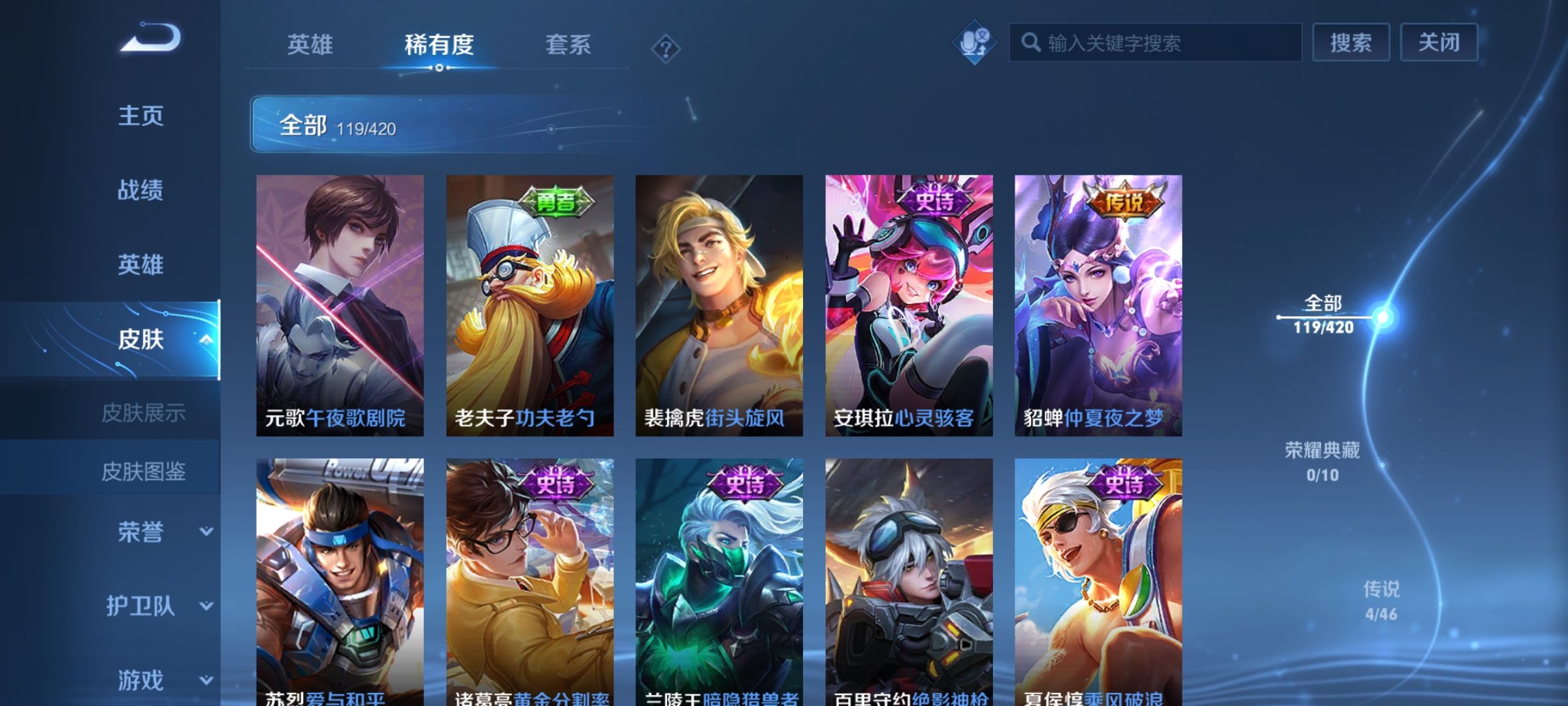Click the voice search microphone icon
This screenshot has height=706, width=1568.
[974, 41]
